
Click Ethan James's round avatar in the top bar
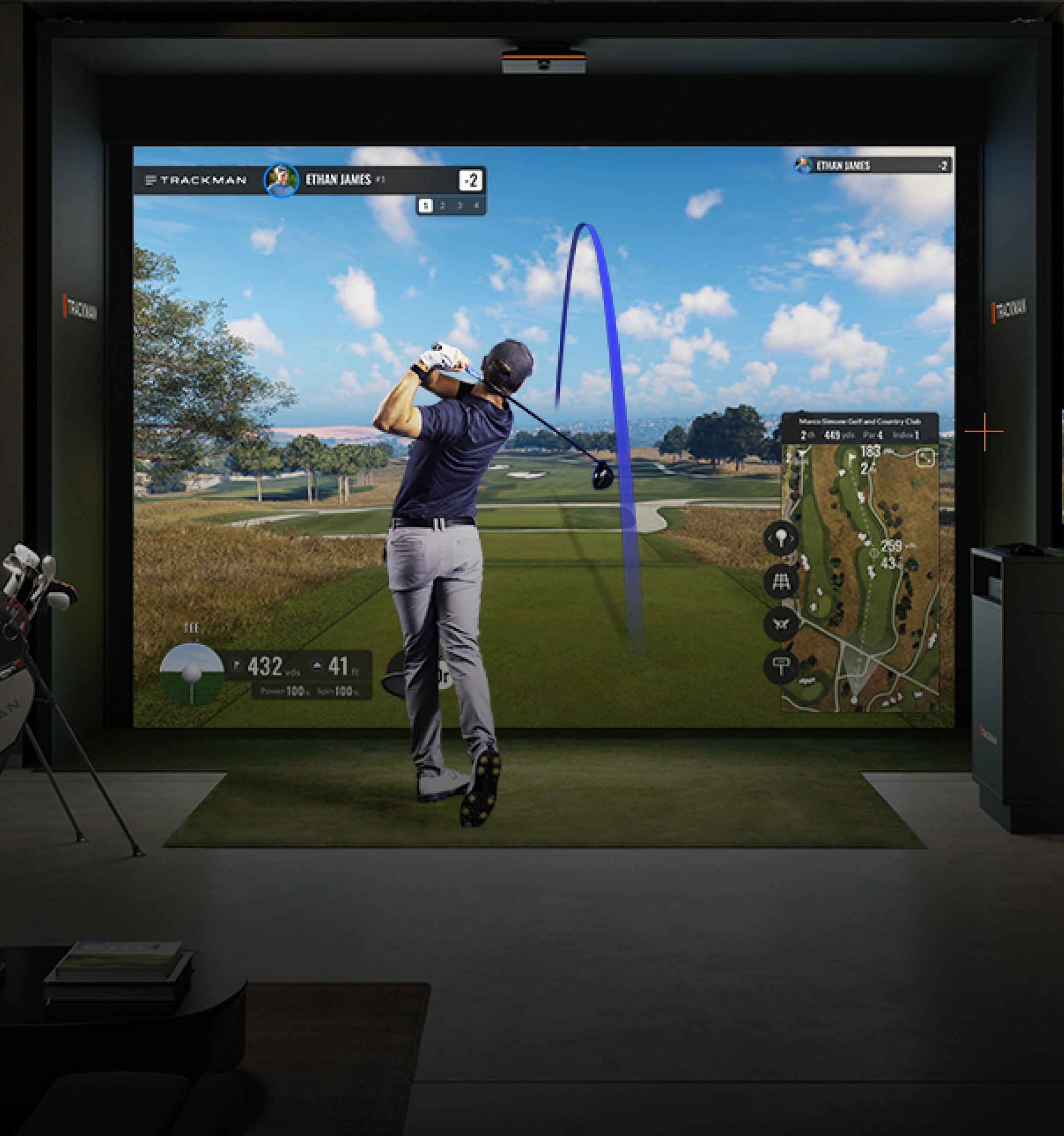(x=280, y=180)
